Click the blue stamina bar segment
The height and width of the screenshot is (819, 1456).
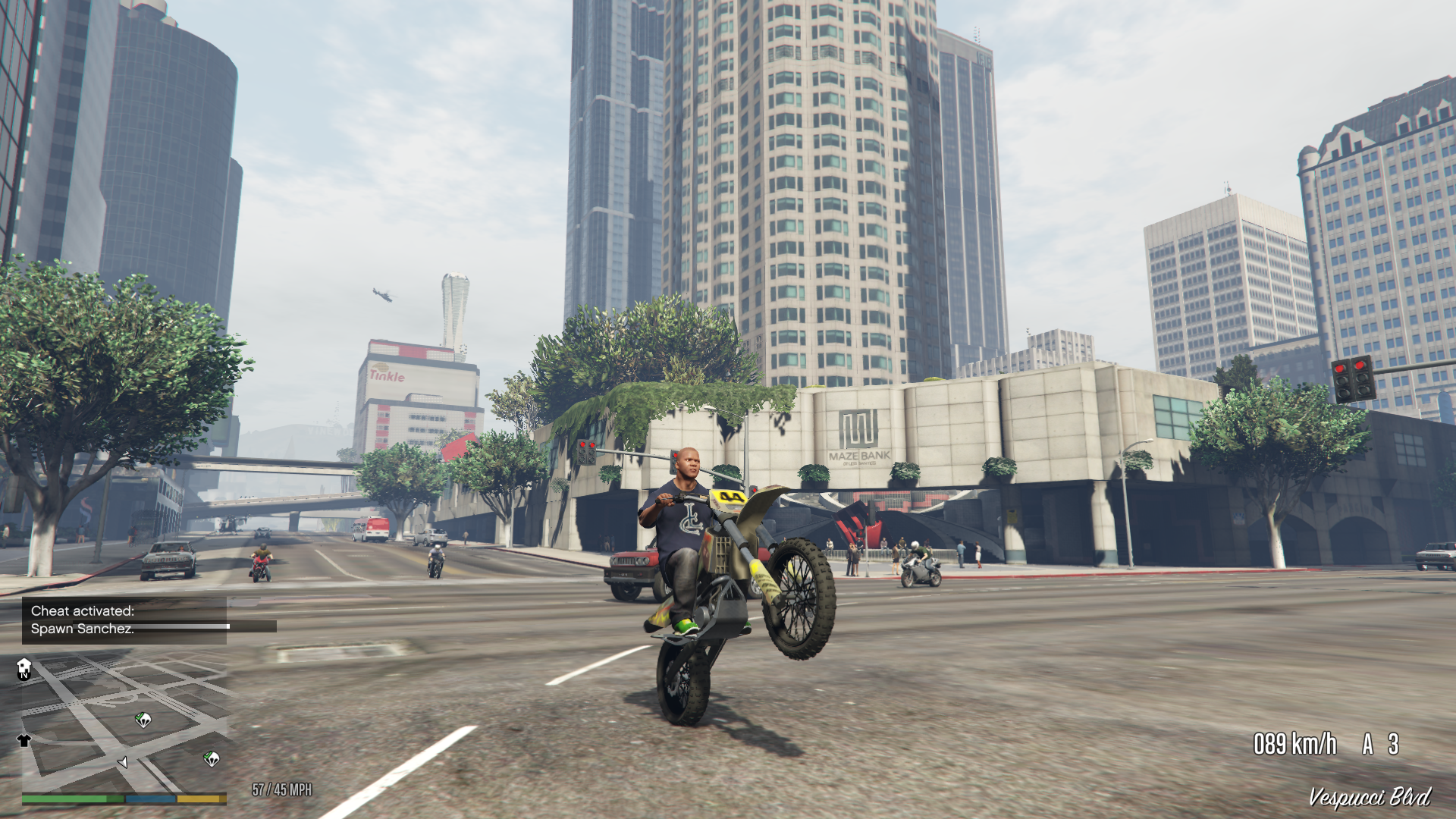(150, 799)
